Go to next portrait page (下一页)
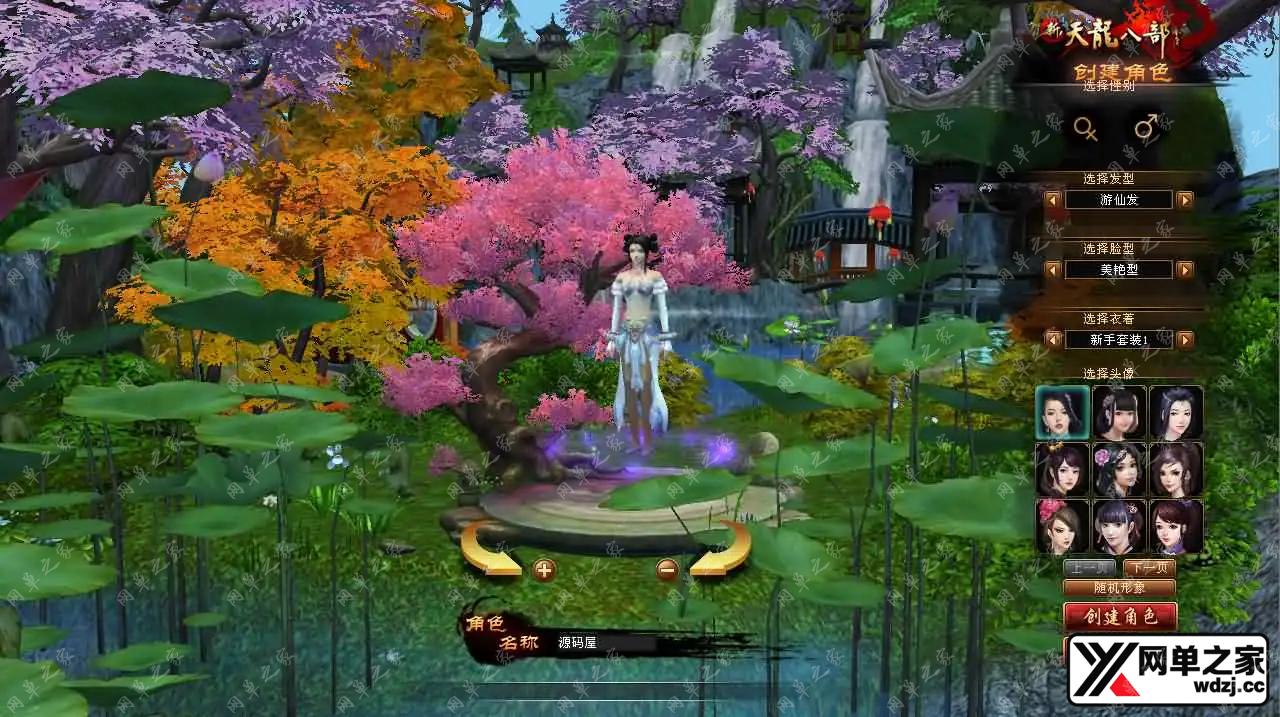Screen dimensions: 1280x717 (1150, 568)
